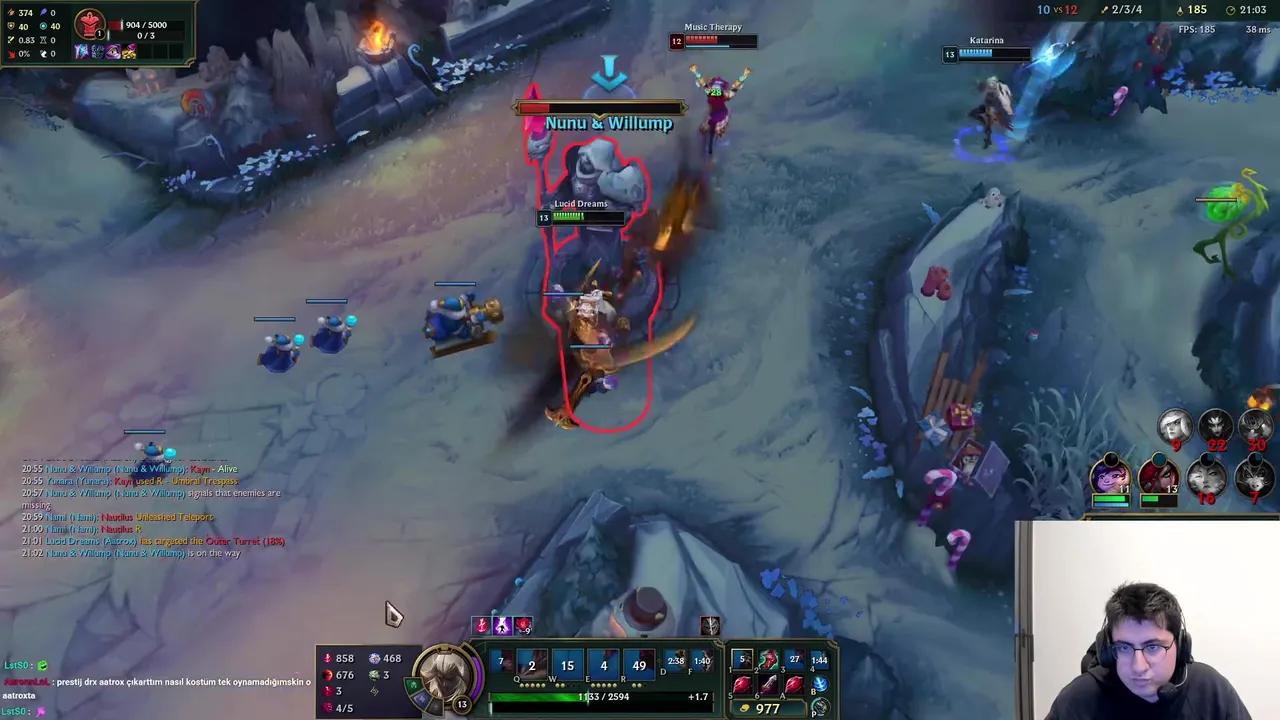Click a buff icon above the ability bar
Viewport: 1280px width, 720px height.
point(502,625)
